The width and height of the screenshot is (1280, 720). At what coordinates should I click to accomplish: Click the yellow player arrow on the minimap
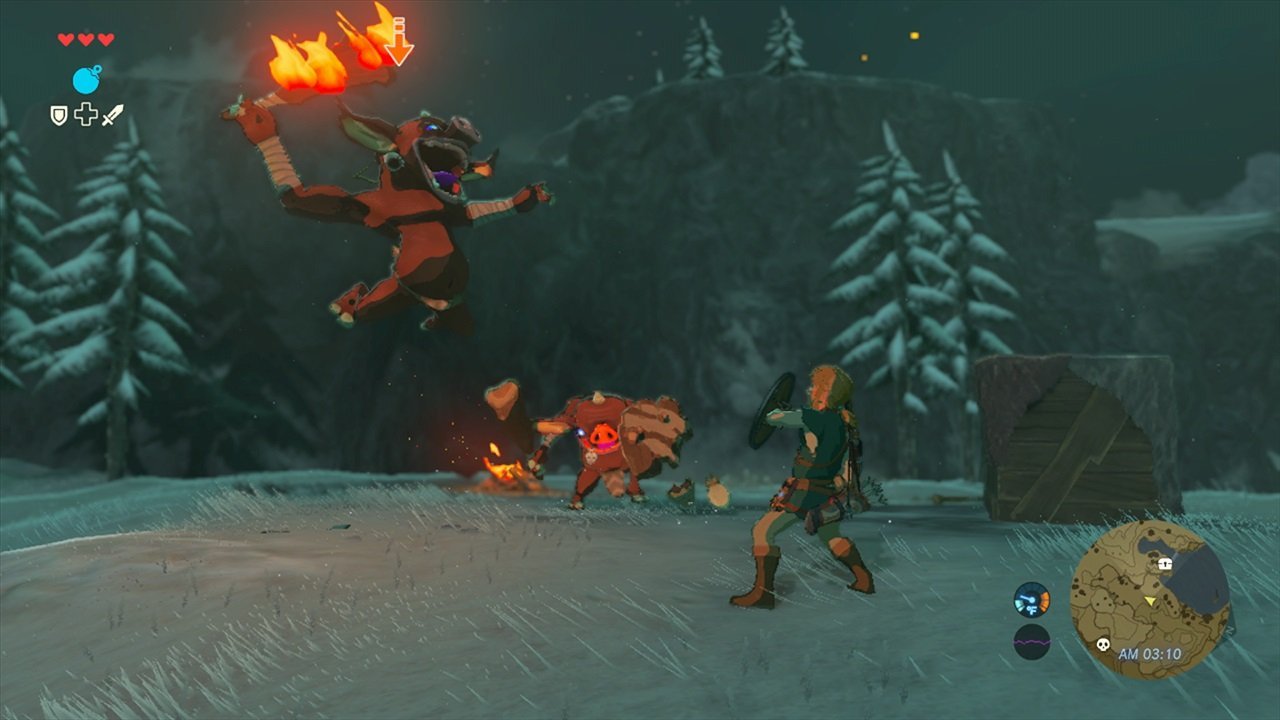(1150, 601)
